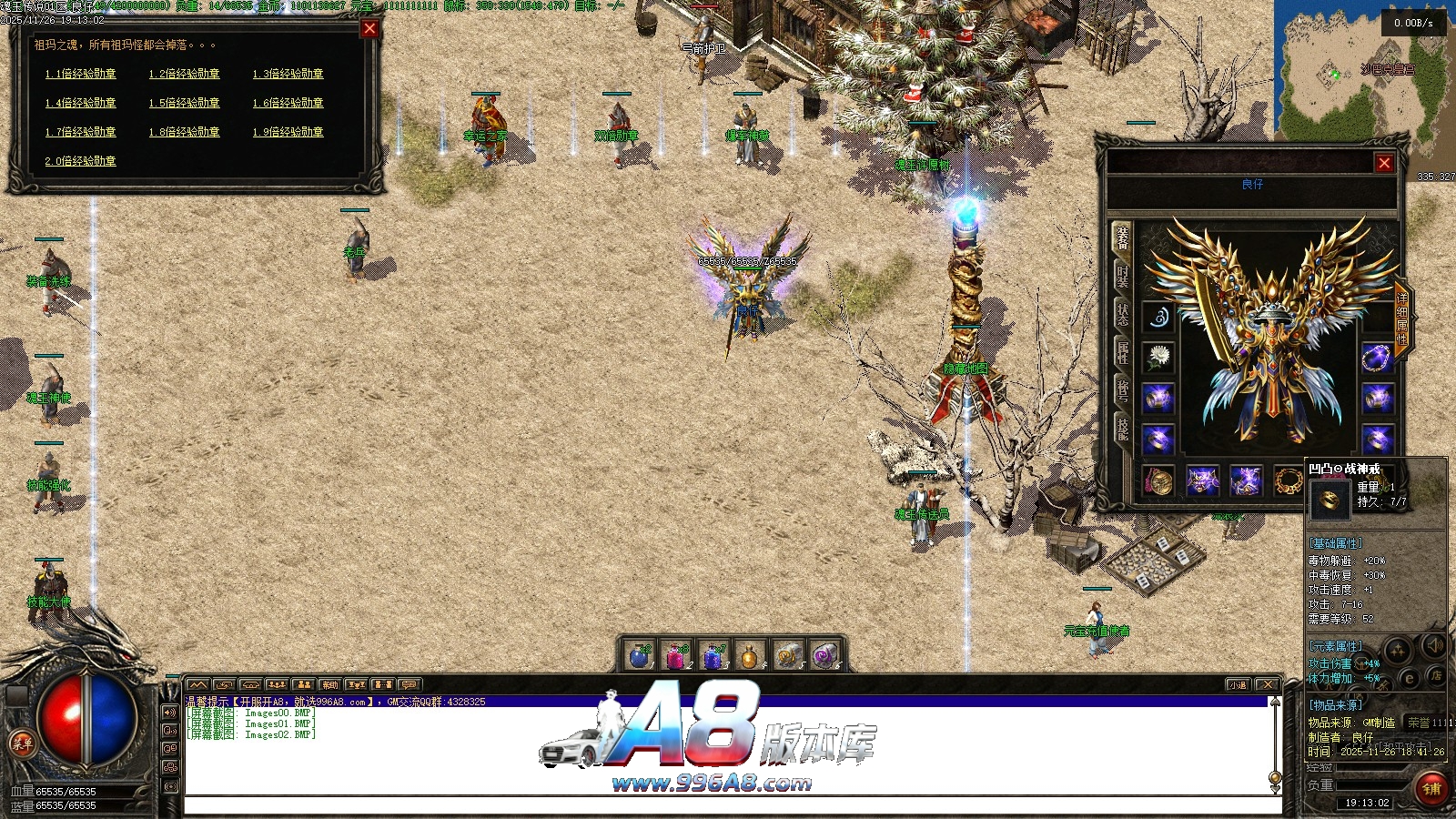The height and width of the screenshot is (819, 1456).
Task: Expand the 详细属性 side panel
Action: point(1402,318)
